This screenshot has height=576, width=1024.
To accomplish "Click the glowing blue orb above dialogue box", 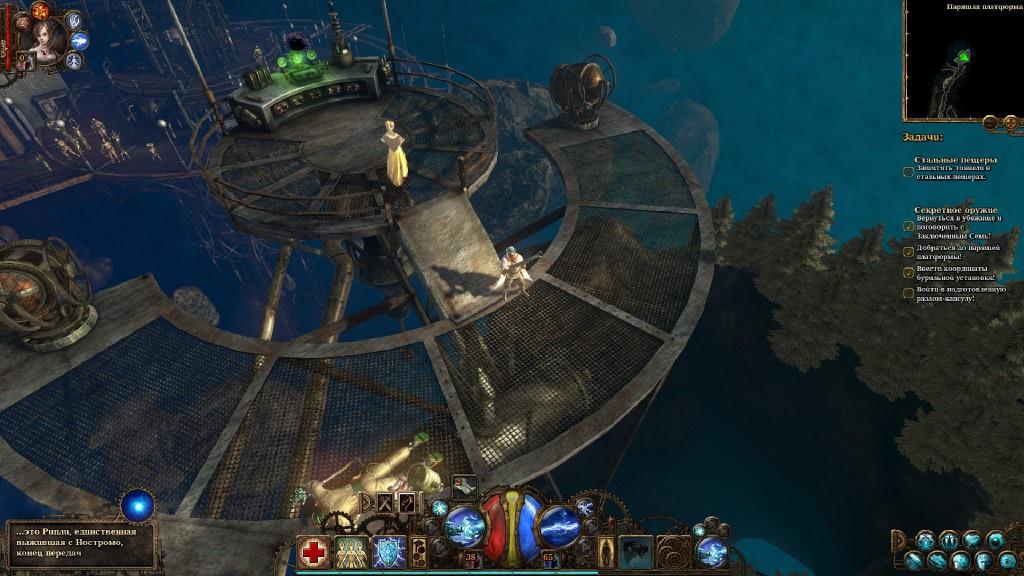I will tap(137, 504).
